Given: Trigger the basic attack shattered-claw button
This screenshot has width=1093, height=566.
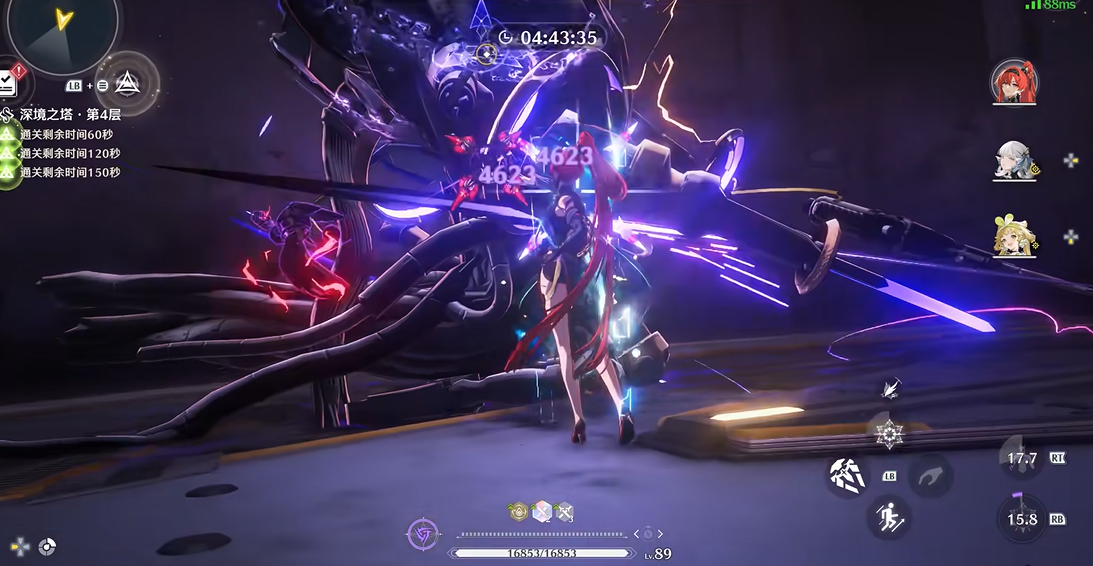Looking at the screenshot, I should click(x=845, y=475).
